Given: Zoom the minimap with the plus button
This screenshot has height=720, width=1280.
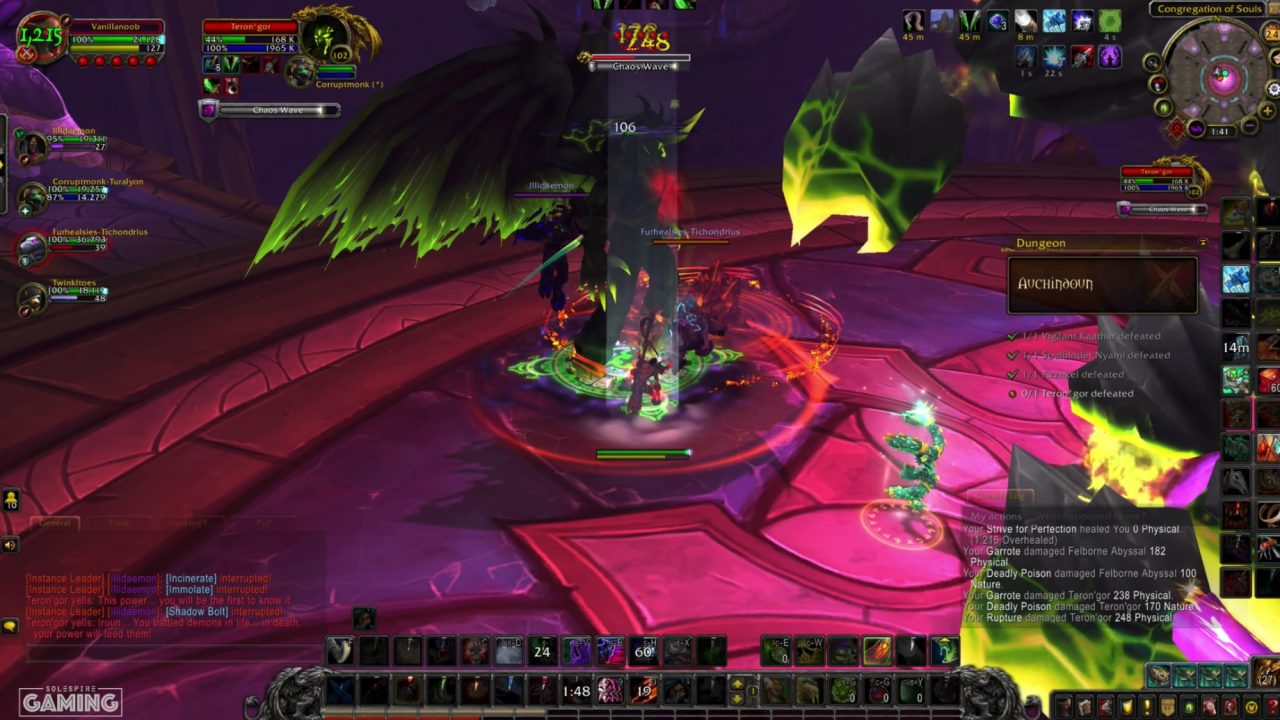Looking at the screenshot, I should point(1267,109).
